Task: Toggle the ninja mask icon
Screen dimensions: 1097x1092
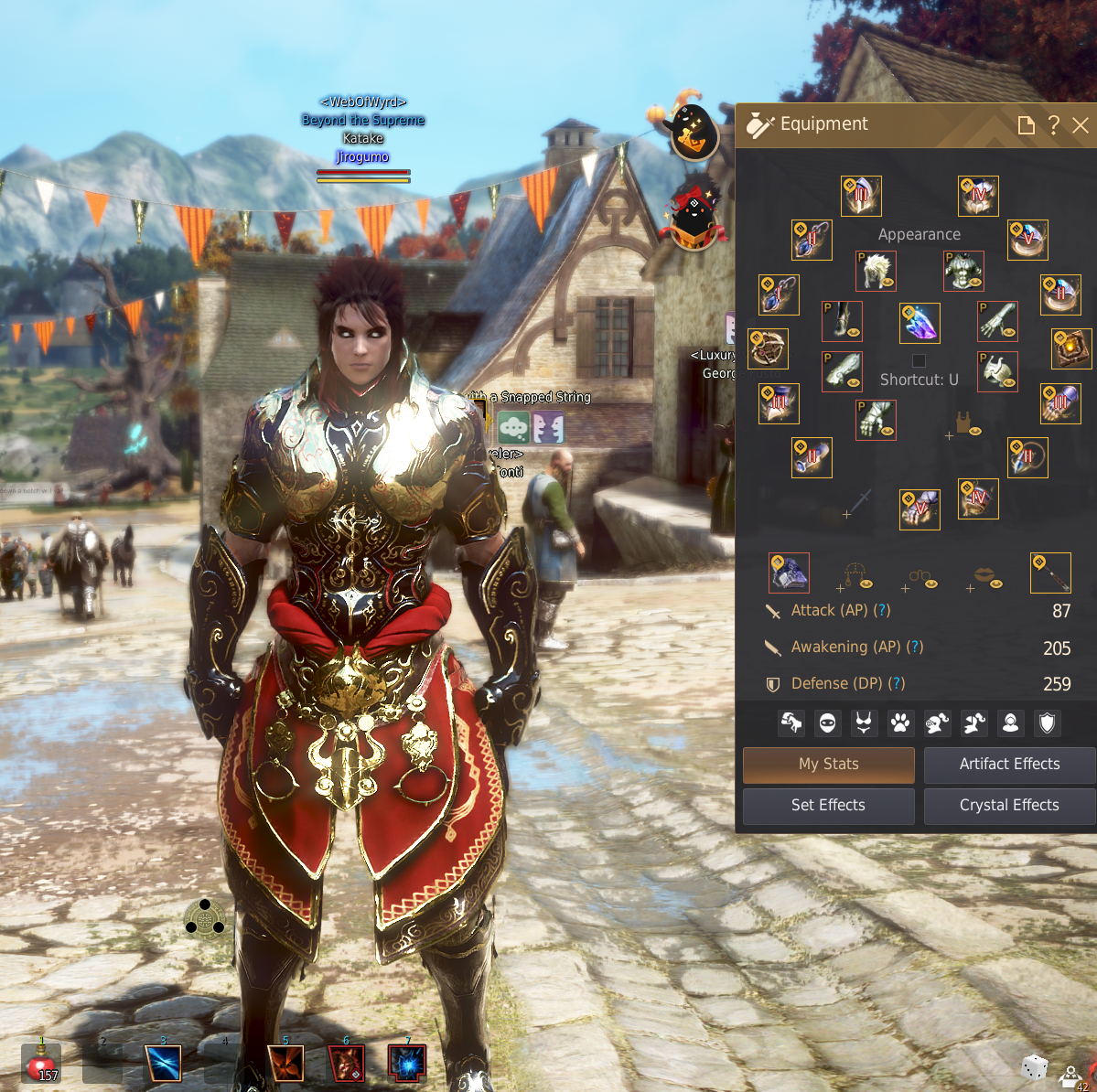Action: 827,723
